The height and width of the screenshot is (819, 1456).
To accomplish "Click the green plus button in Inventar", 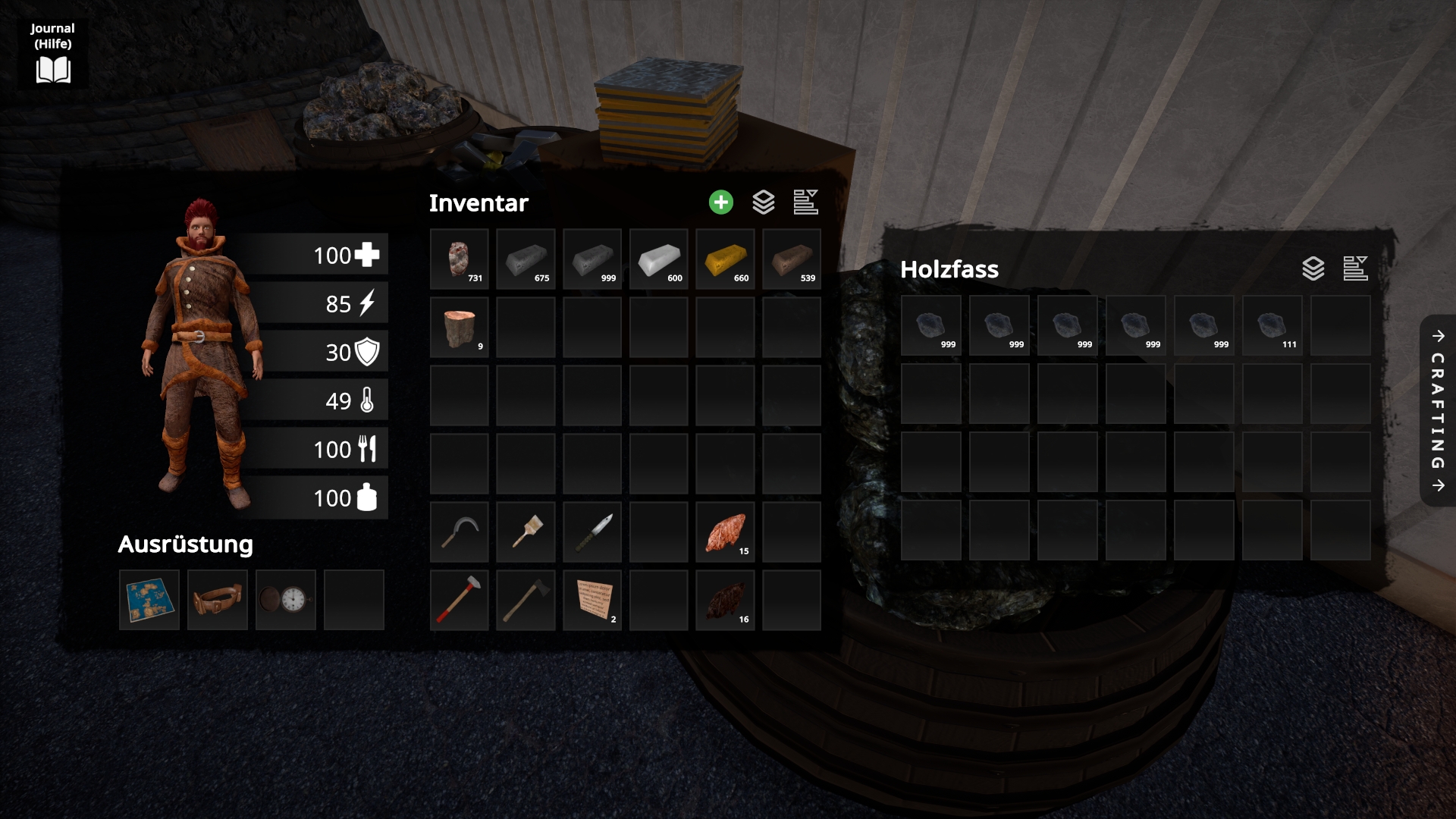I will (x=720, y=202).
